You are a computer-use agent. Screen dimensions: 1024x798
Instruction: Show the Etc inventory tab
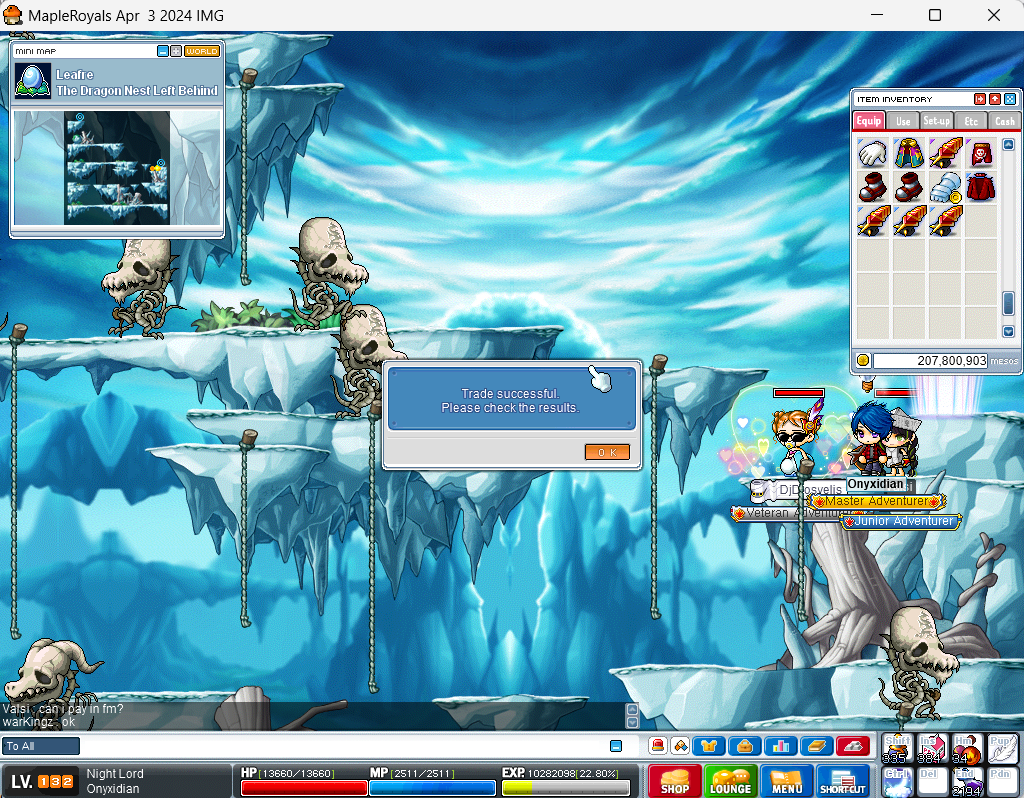click(x=971, y=121)
